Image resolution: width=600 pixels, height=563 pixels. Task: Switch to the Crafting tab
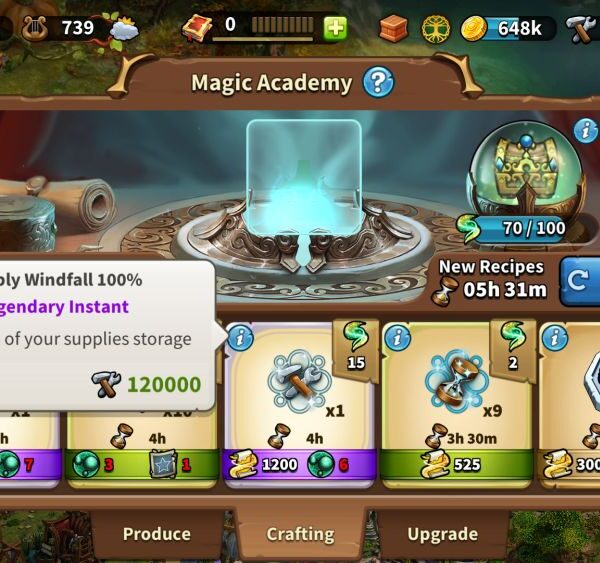coord(300,534)
